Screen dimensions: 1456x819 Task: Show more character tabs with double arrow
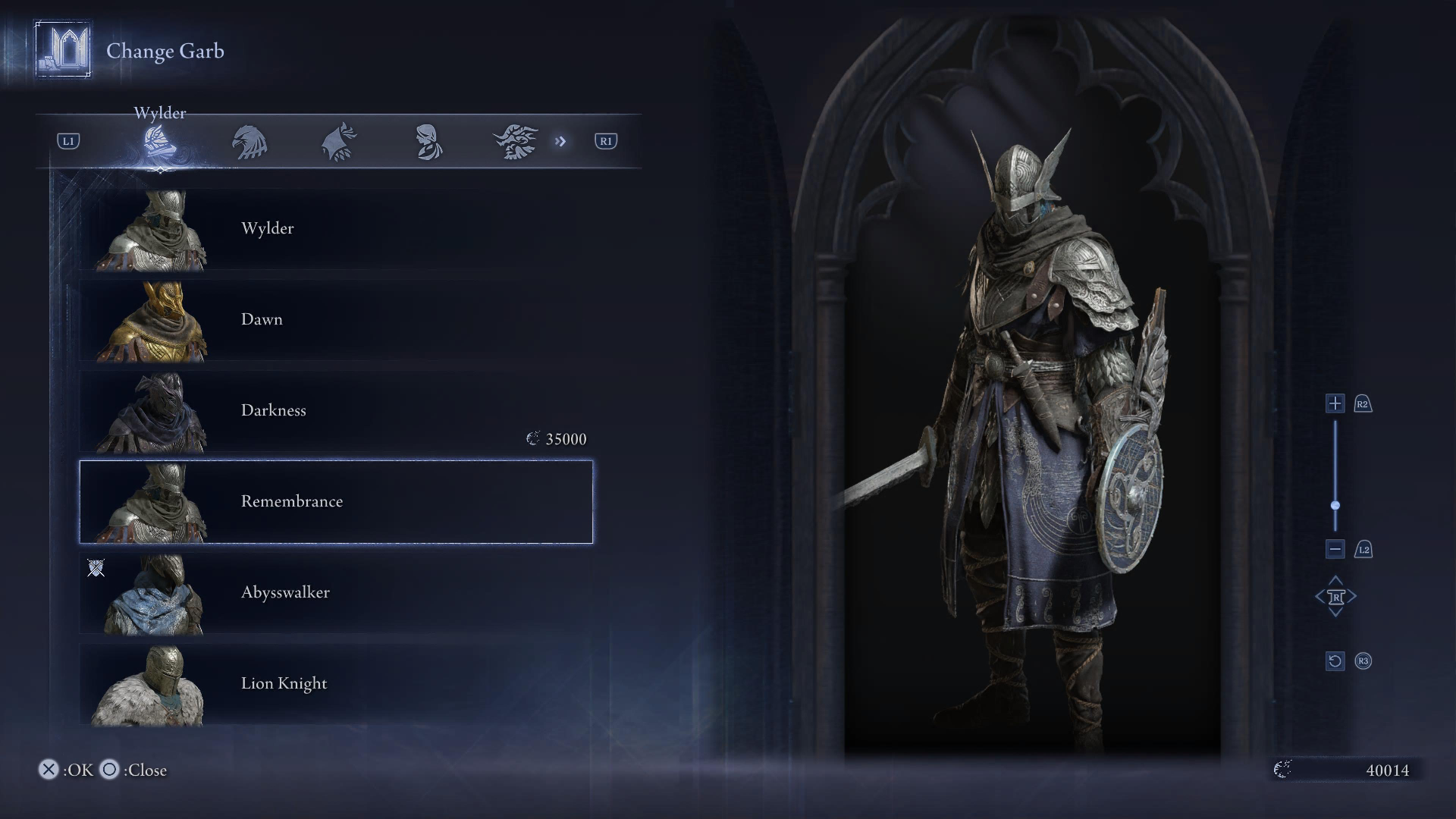[x=560, y=141]
